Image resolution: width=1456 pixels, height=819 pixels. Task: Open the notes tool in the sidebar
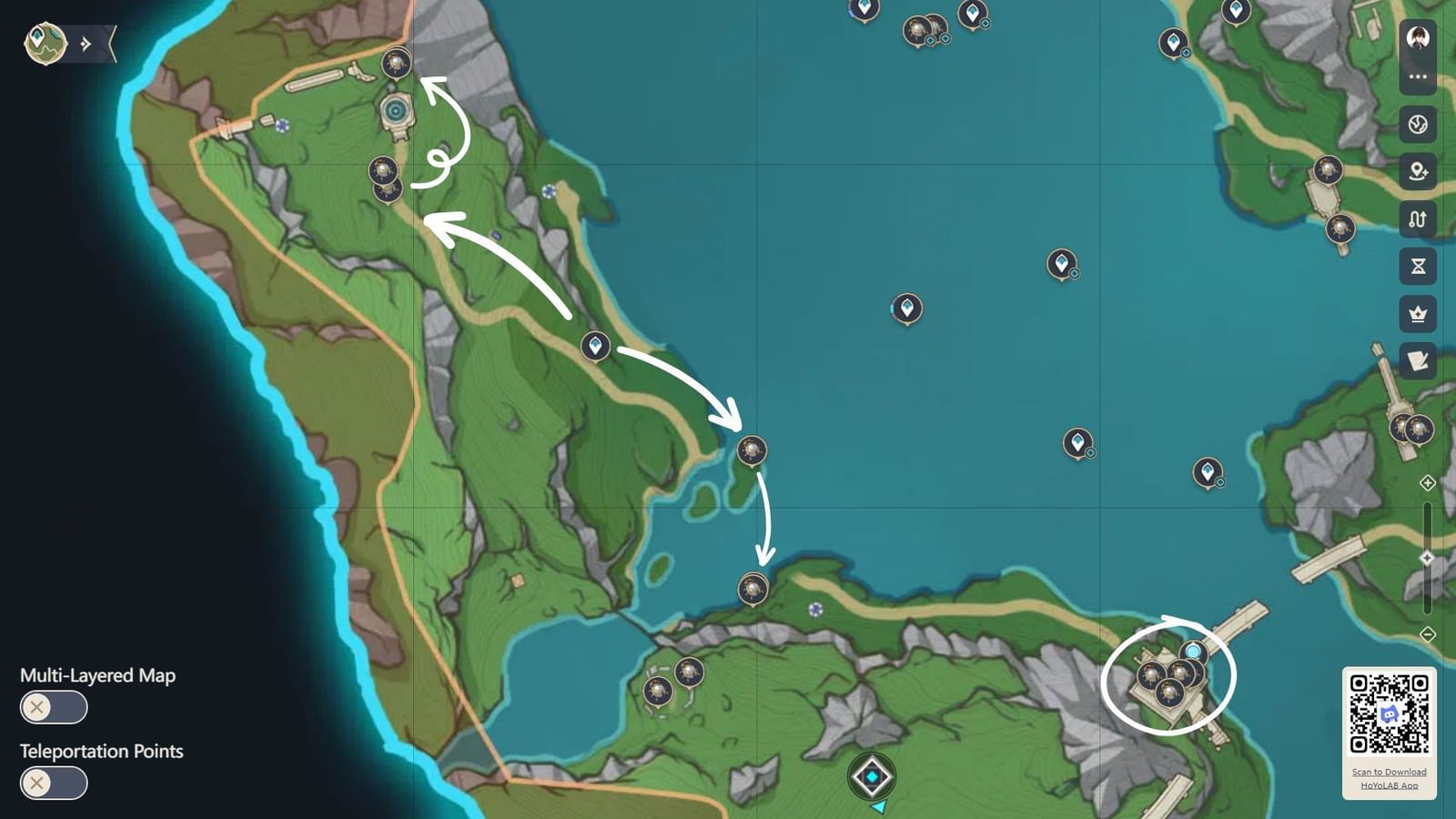[1417, 361]
